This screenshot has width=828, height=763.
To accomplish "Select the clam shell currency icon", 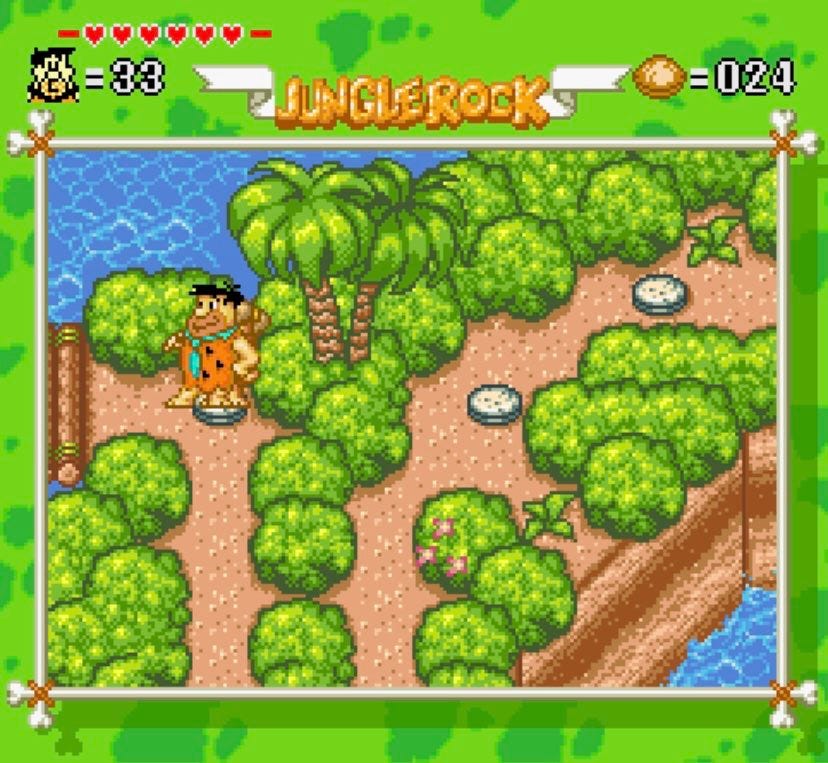I will coord(658,77).
